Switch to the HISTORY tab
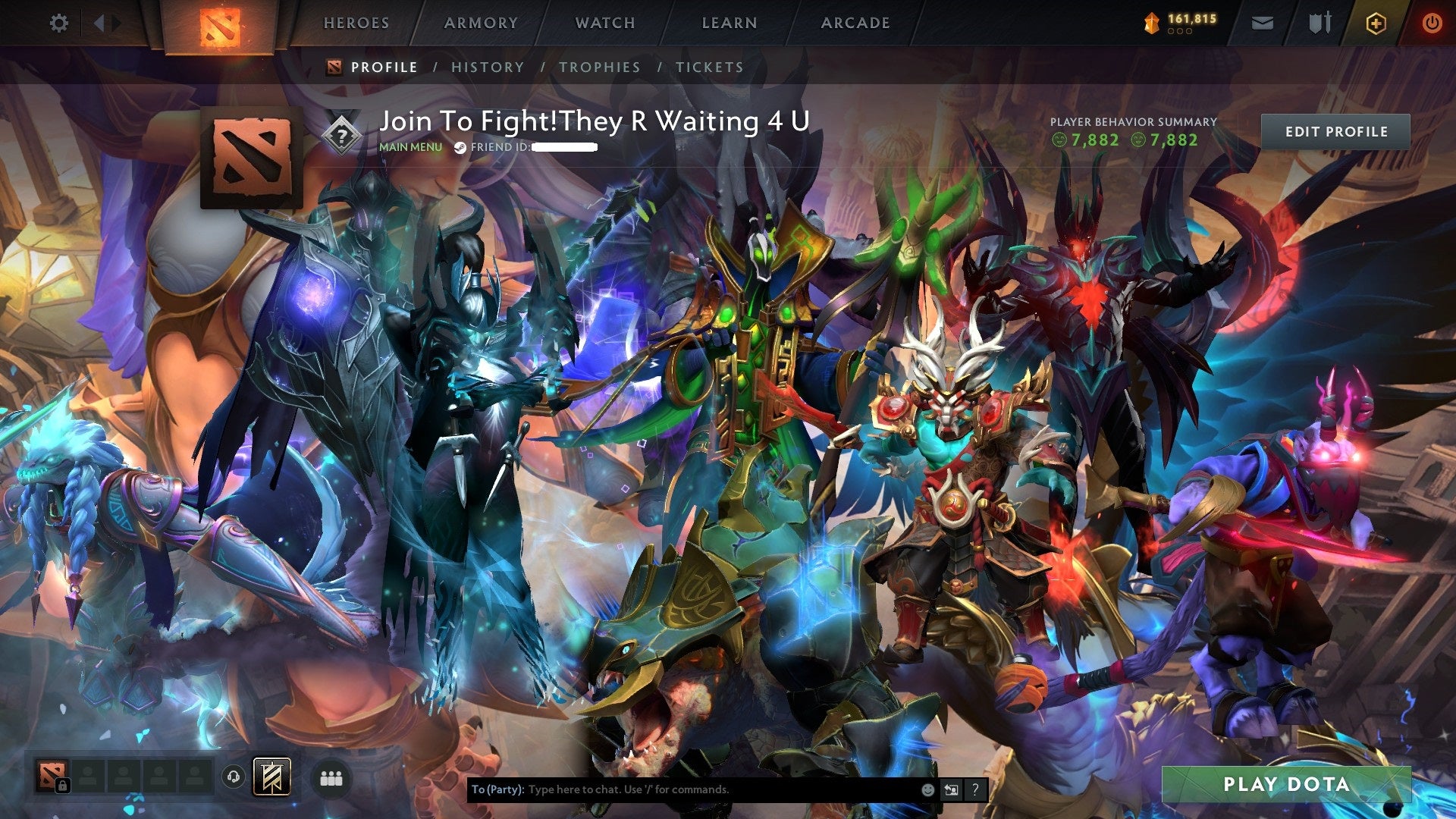This screenshot has height=819, width=1456. click(486, 67)
